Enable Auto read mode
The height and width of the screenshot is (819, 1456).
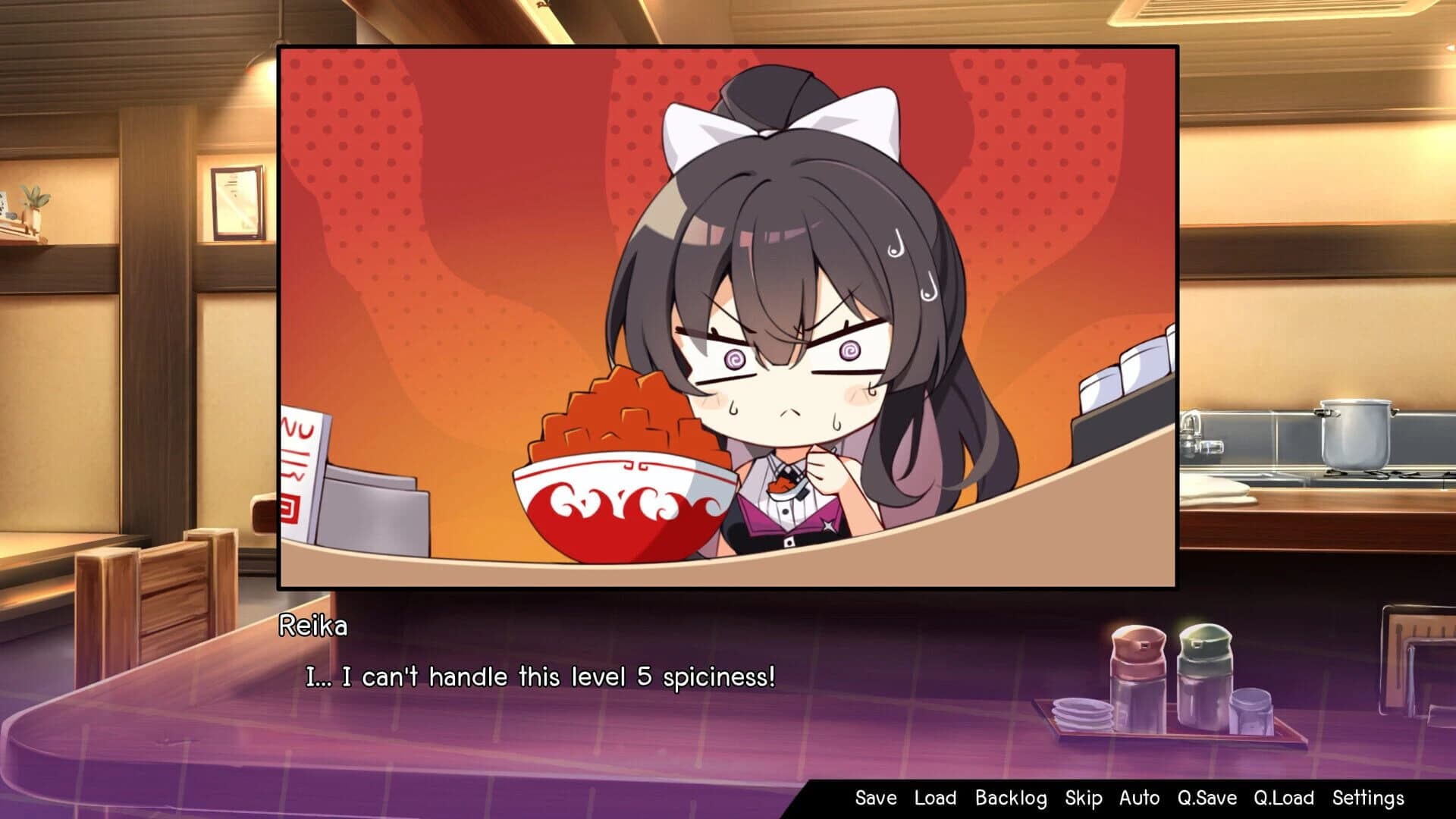click(1139, 798)
